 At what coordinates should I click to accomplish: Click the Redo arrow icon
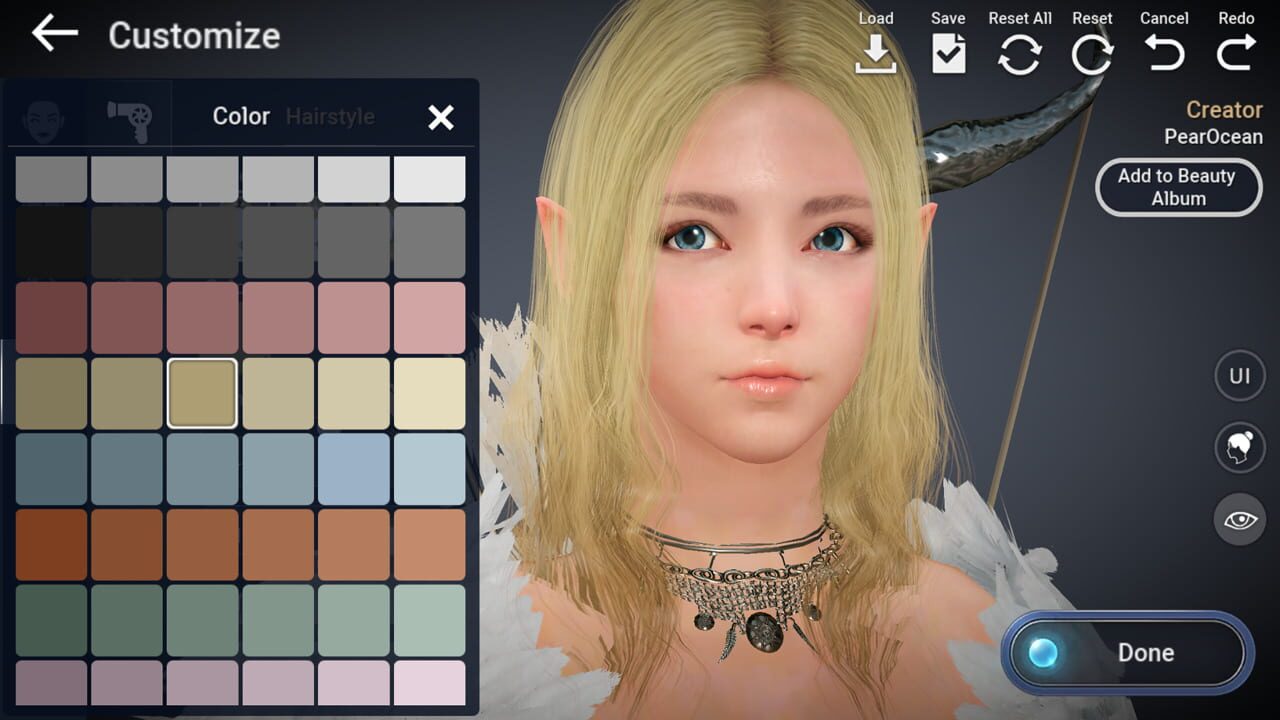coord(1236,50)
